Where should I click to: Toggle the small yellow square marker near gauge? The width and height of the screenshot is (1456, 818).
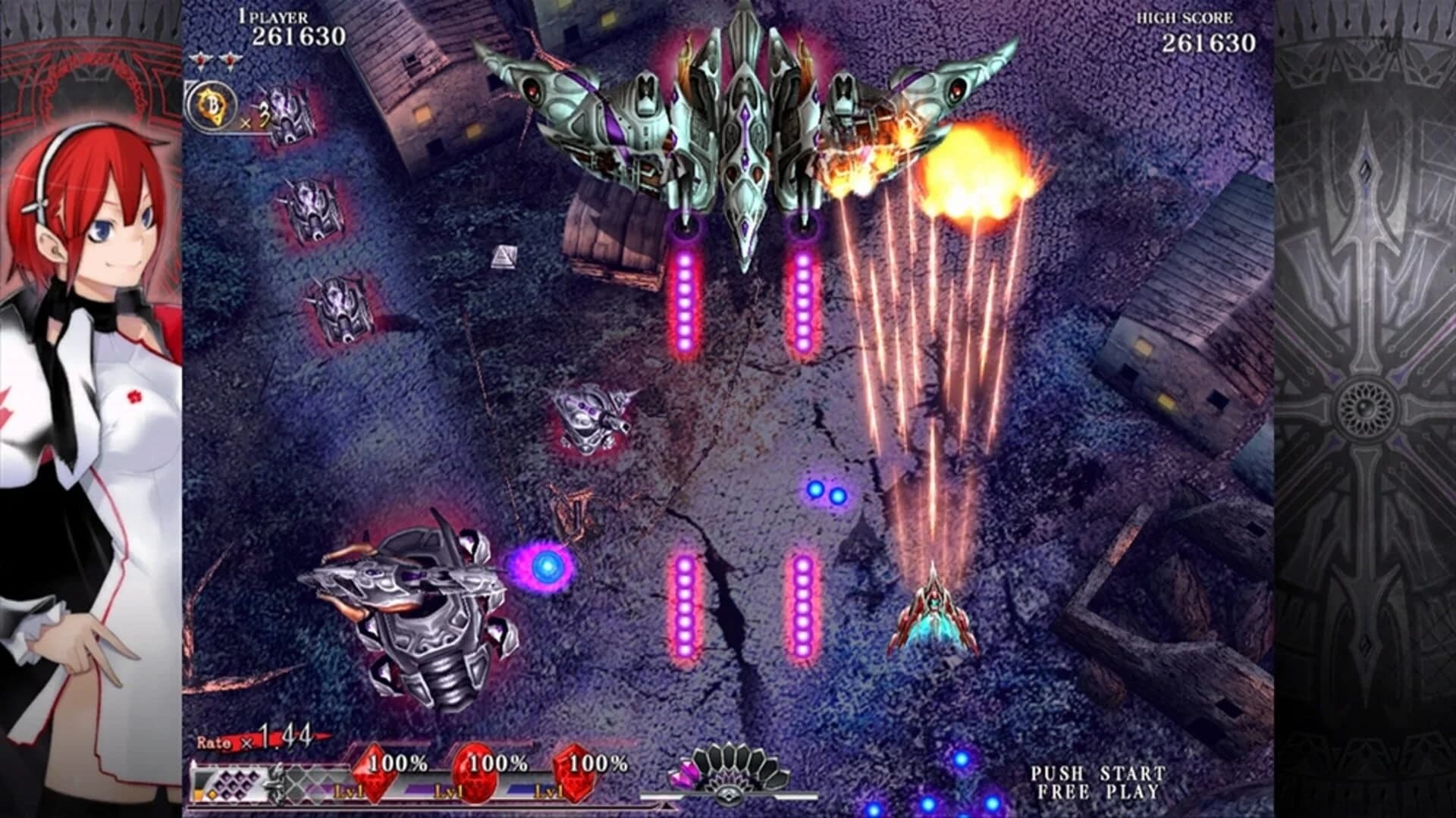212,793
